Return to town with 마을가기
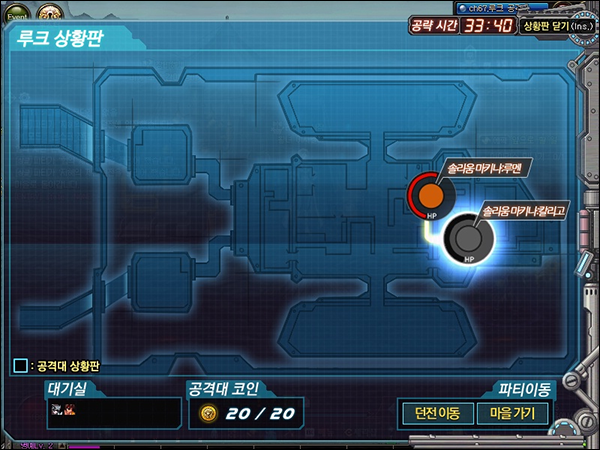This screenshot has width=600, height=450. (512, 413)
